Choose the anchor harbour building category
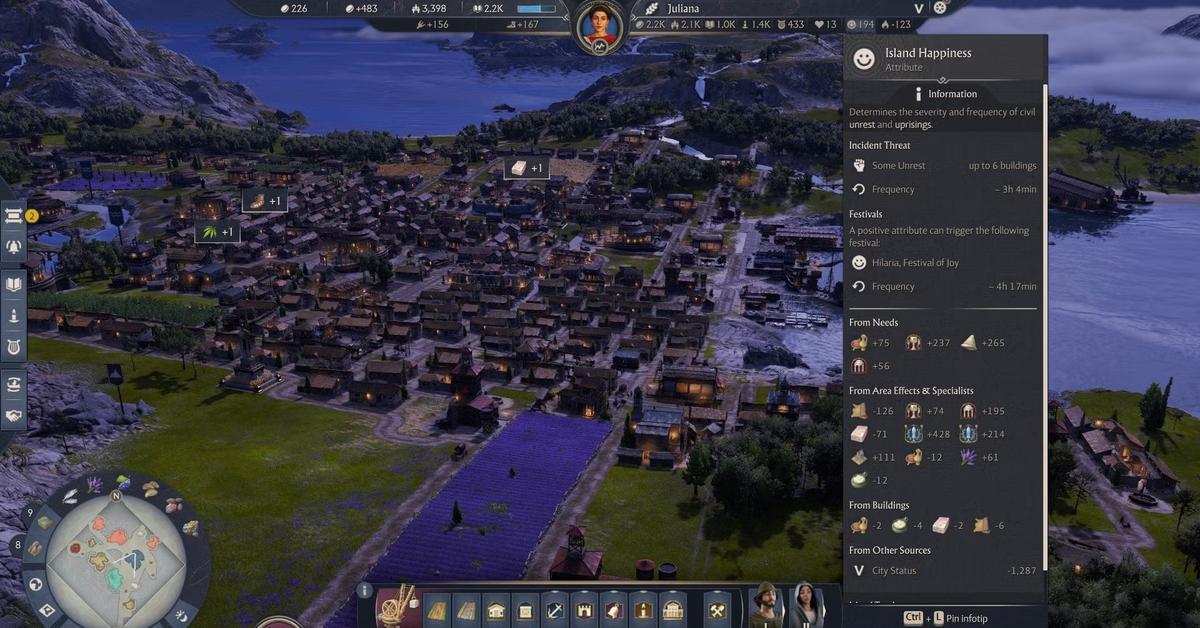Screen dimensions: 1200x628 tap(554, 609)
